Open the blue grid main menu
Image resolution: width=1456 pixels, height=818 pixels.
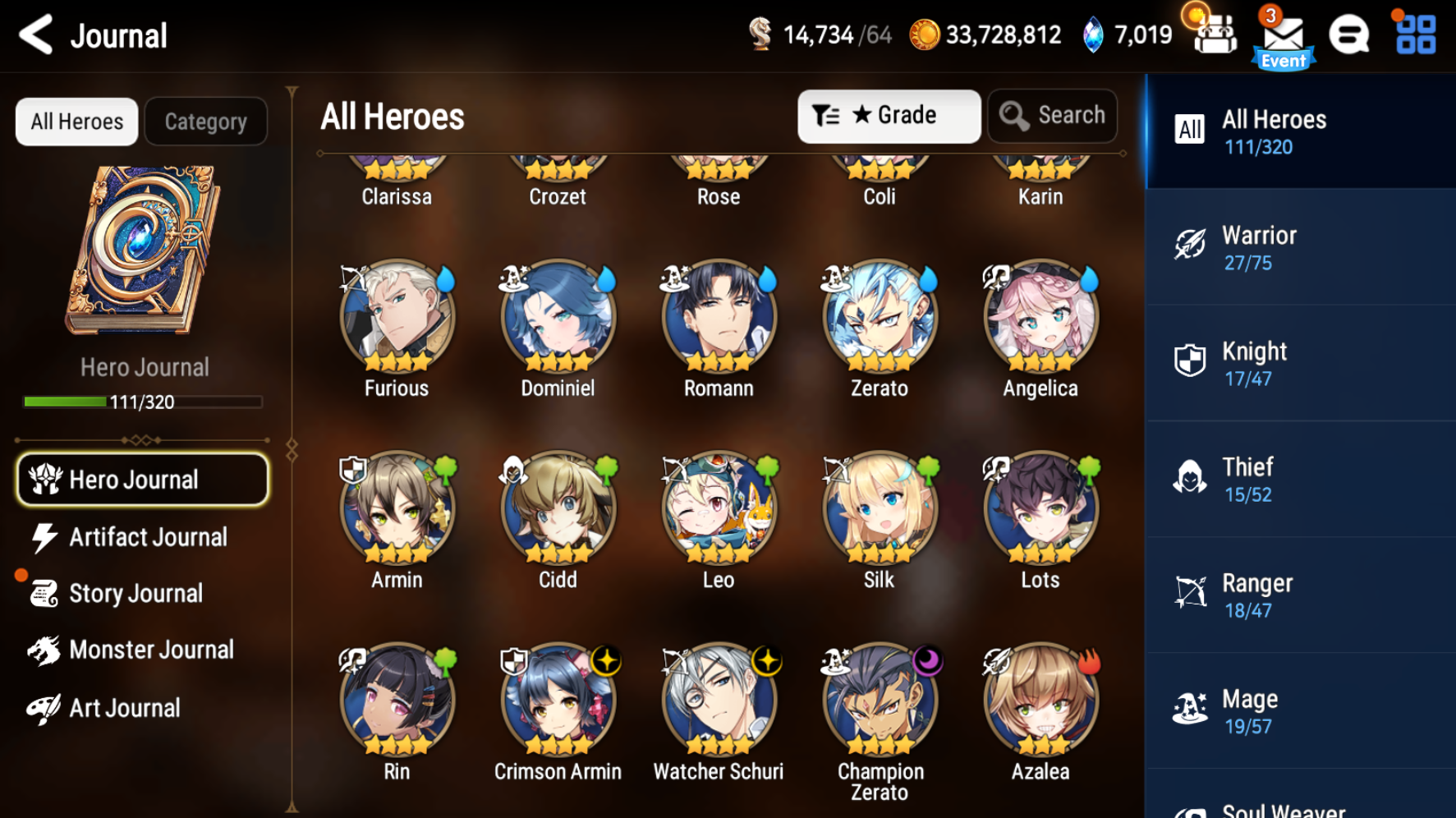click(x=1416, y=35)
